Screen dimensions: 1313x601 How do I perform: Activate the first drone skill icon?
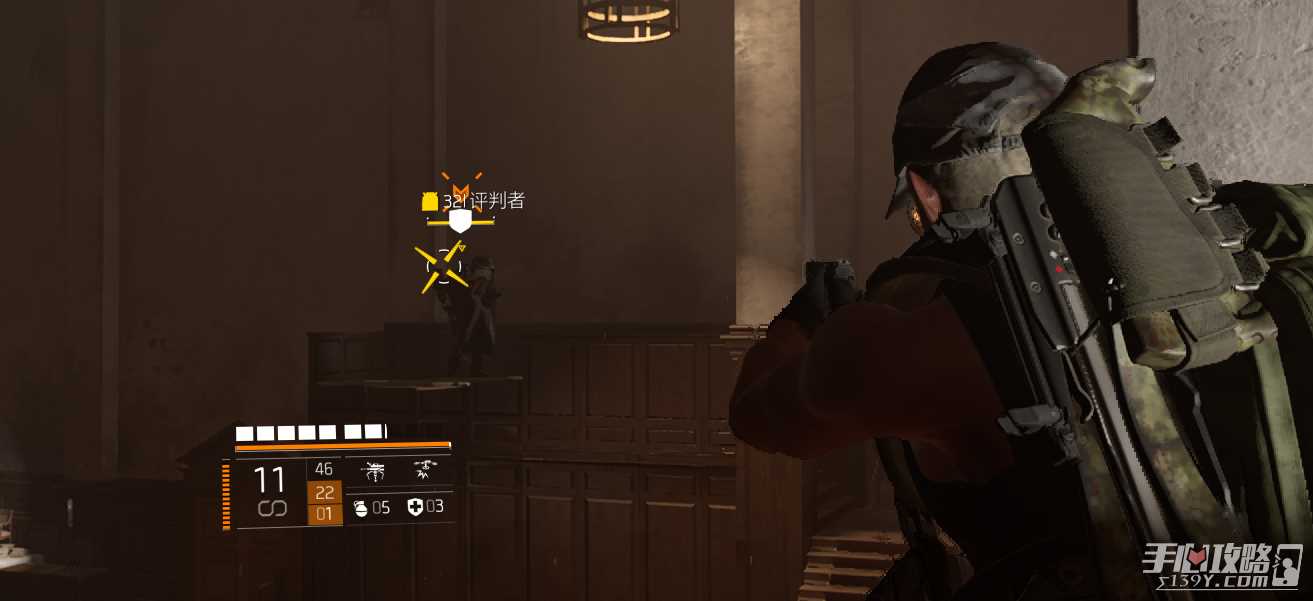(x=374, y=472)
